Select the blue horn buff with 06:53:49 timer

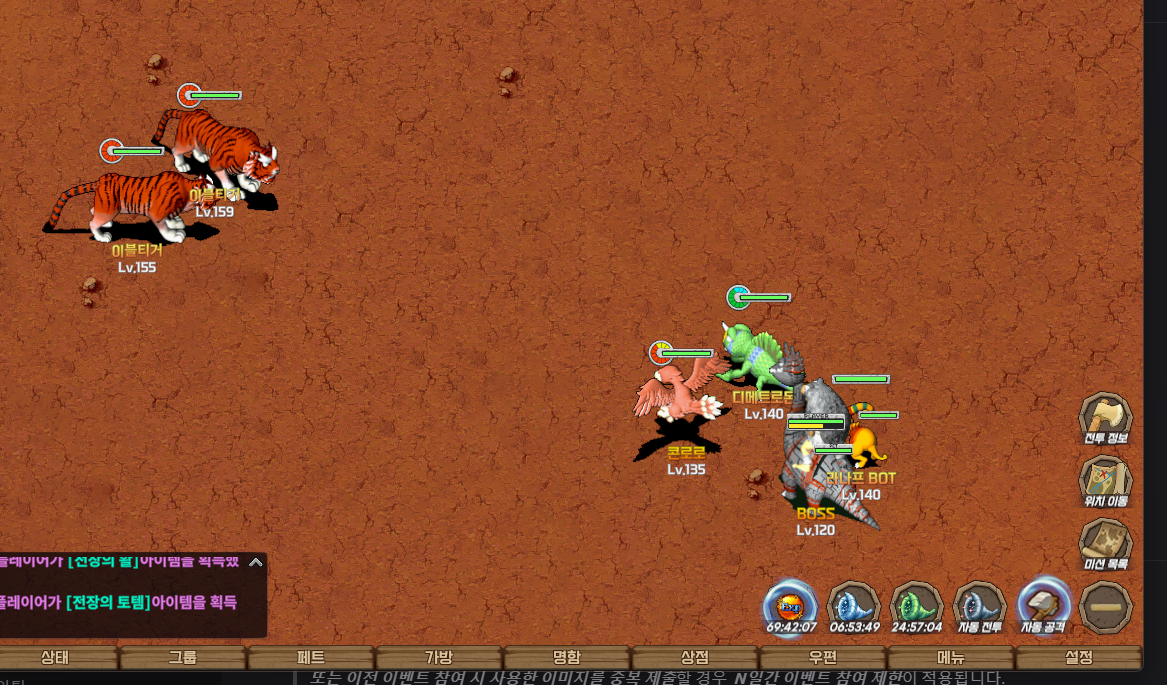pyautogui.click(x=854, y=606)
